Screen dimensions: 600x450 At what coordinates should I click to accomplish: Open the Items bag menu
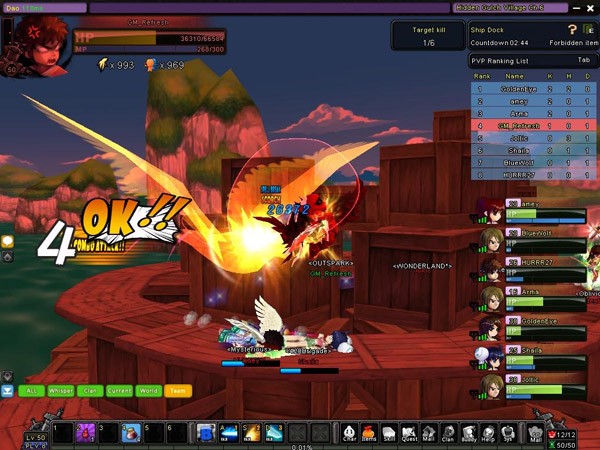tap(369, 432)
